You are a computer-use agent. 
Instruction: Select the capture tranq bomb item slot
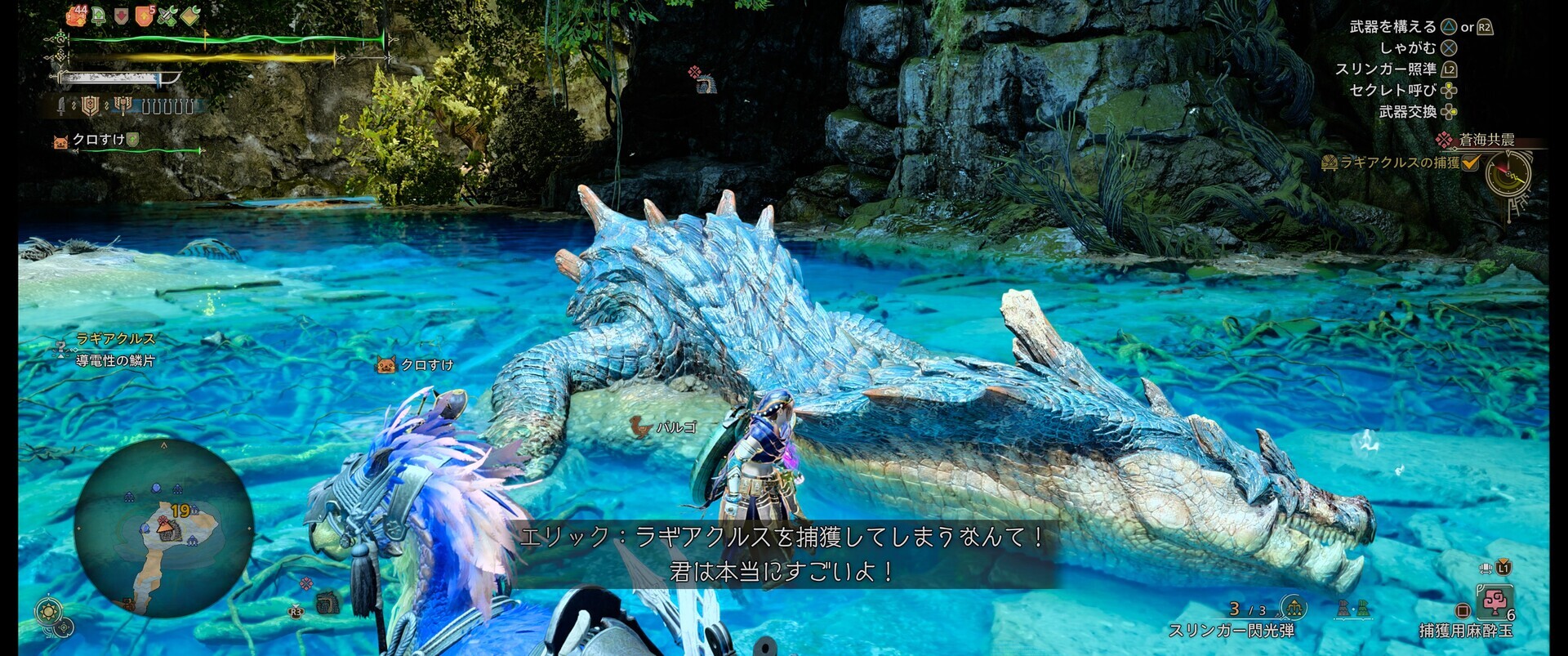pyautogui.click(x=1494, y=602)
